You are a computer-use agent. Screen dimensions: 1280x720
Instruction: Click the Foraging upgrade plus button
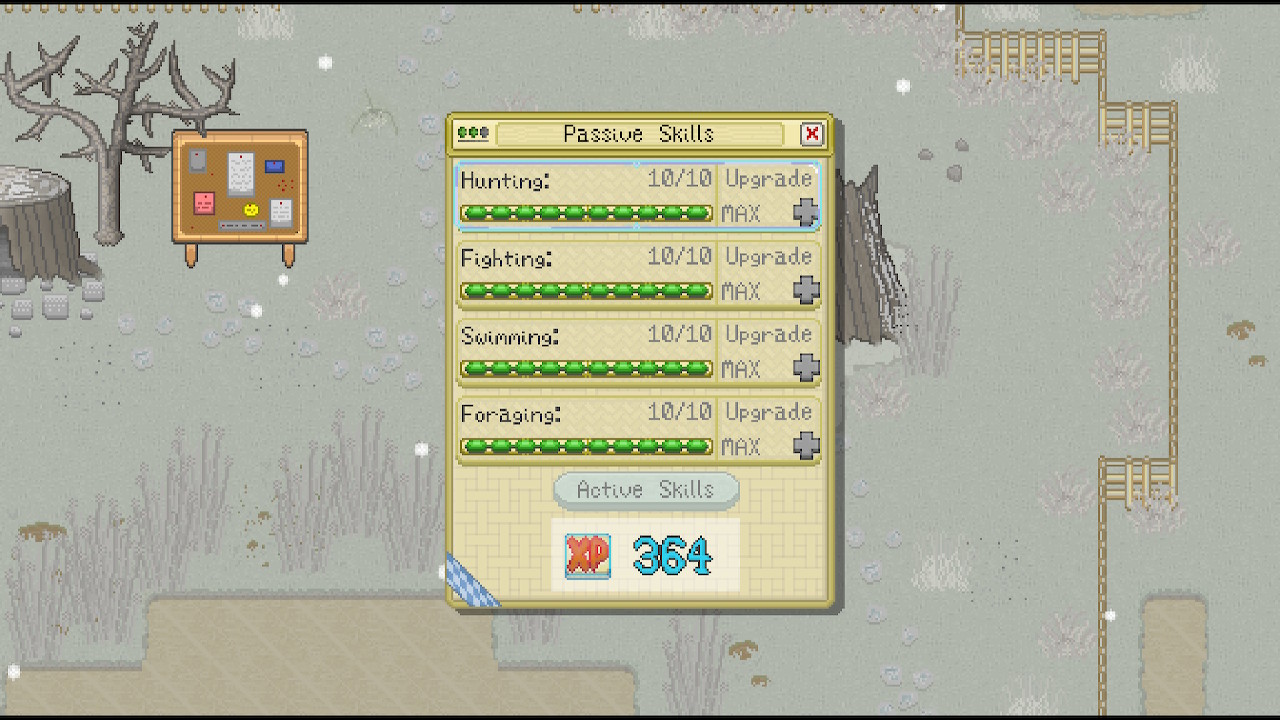pos(806,446)
